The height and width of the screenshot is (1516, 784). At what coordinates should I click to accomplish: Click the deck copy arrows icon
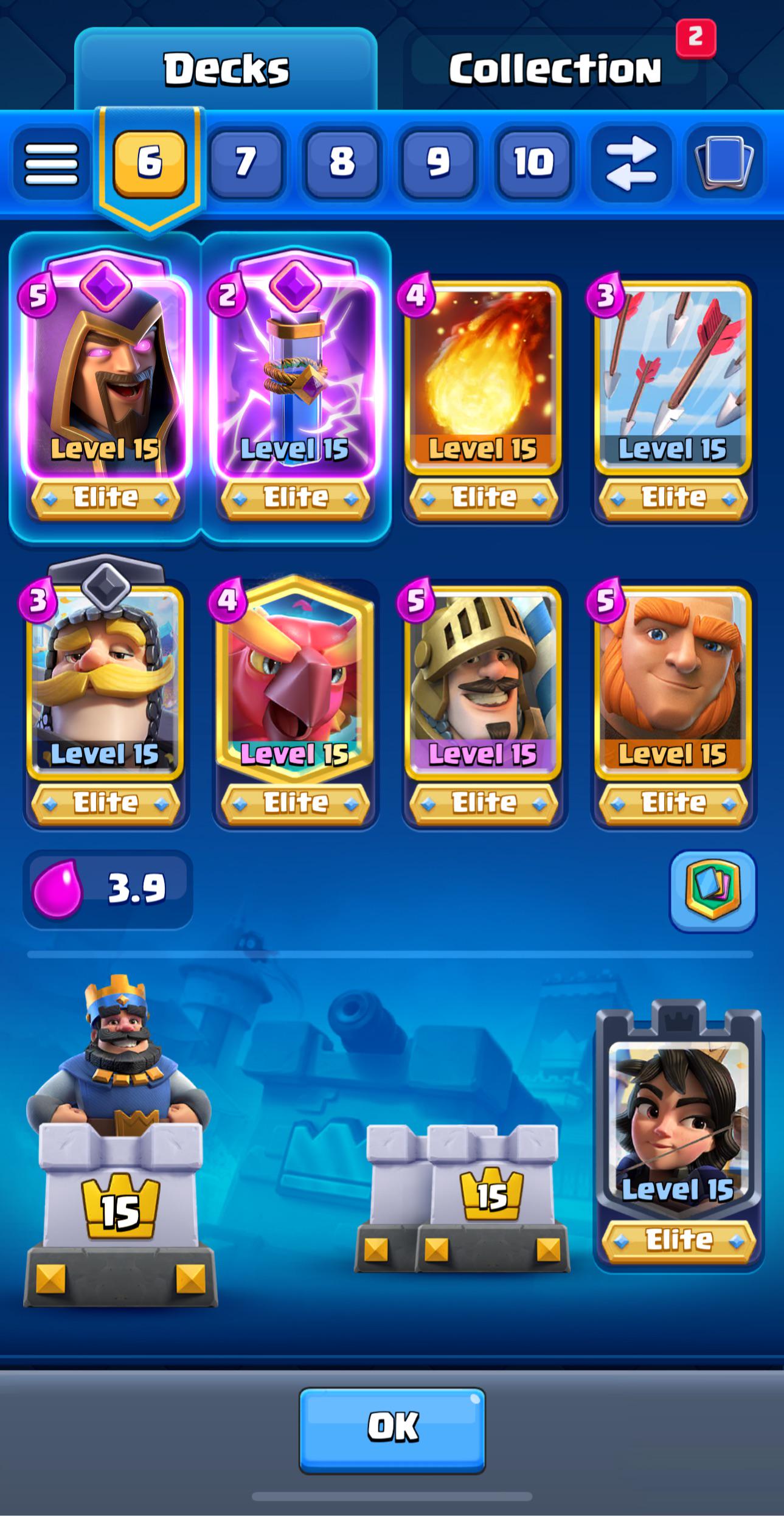[631, 163]
